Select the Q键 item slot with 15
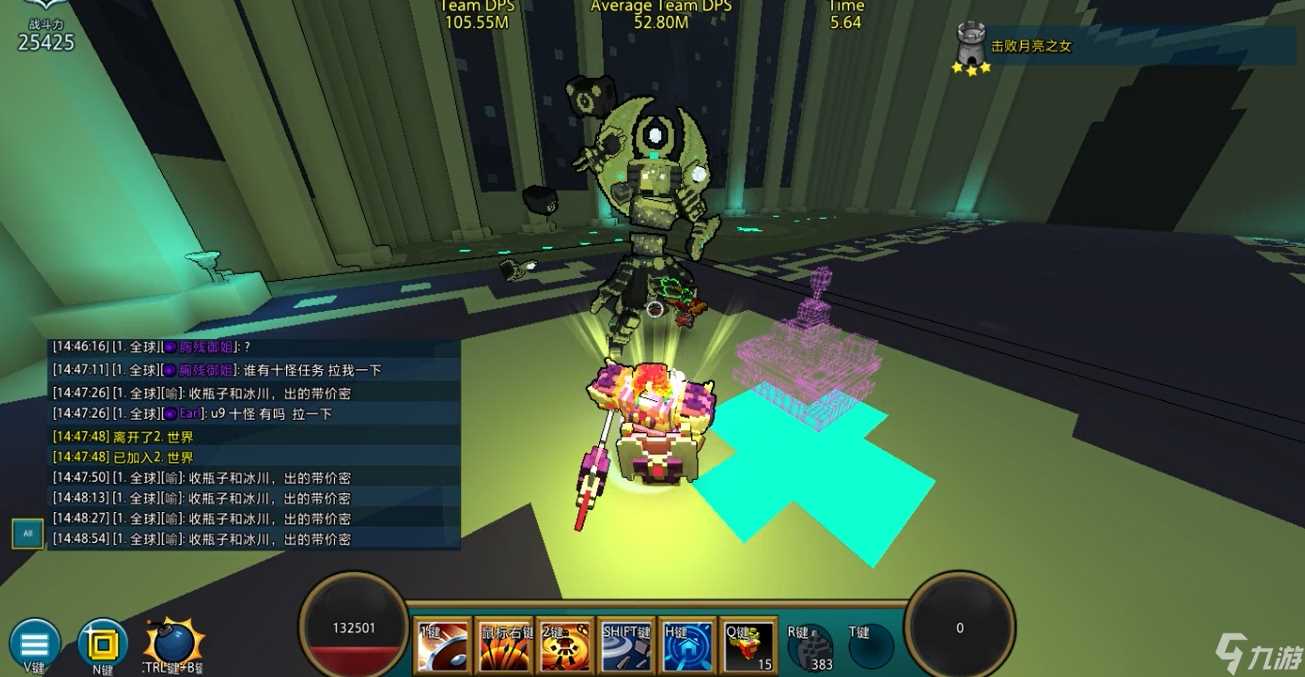The height and width of the screenshot is (677, 1305). 750,645
